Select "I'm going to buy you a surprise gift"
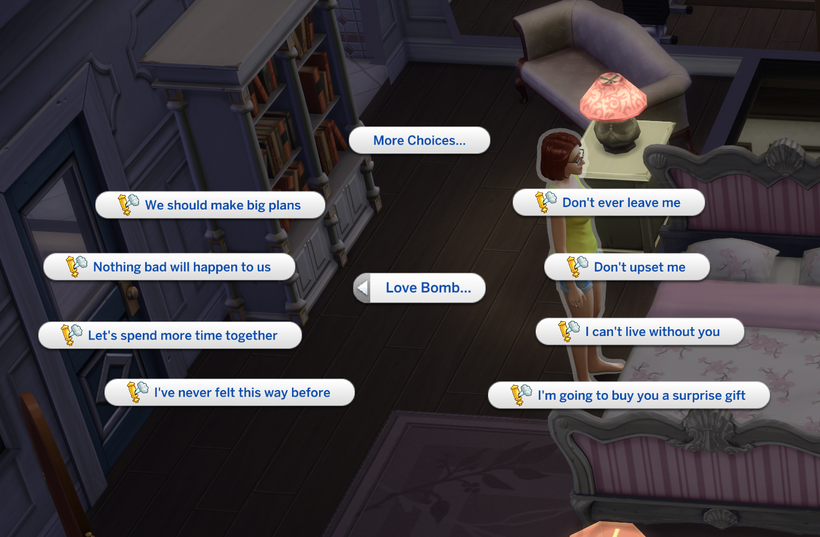 pyautogui.click(x=629, y=396)
